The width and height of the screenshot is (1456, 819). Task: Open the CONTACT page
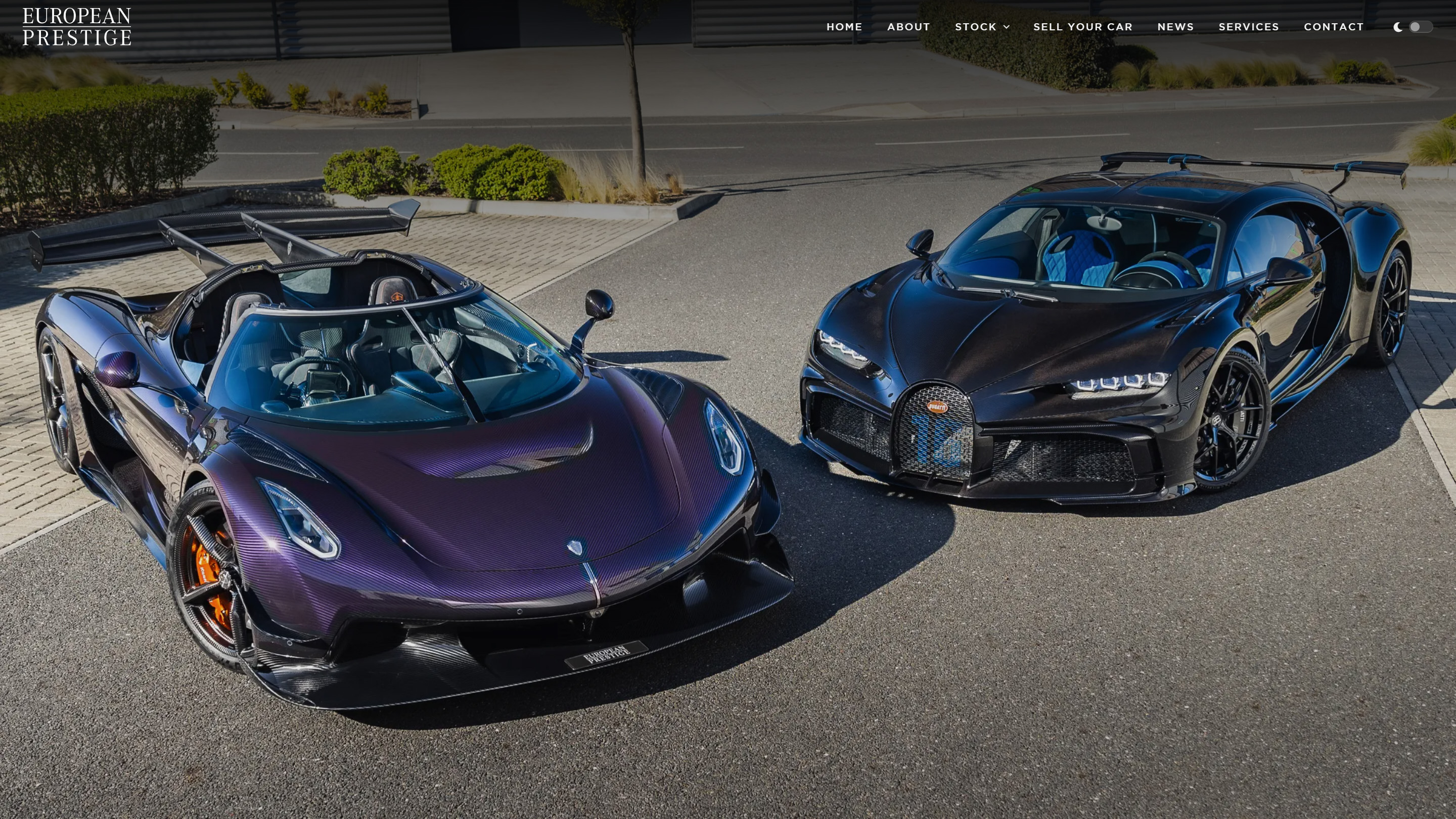[x=1334, y=27]
